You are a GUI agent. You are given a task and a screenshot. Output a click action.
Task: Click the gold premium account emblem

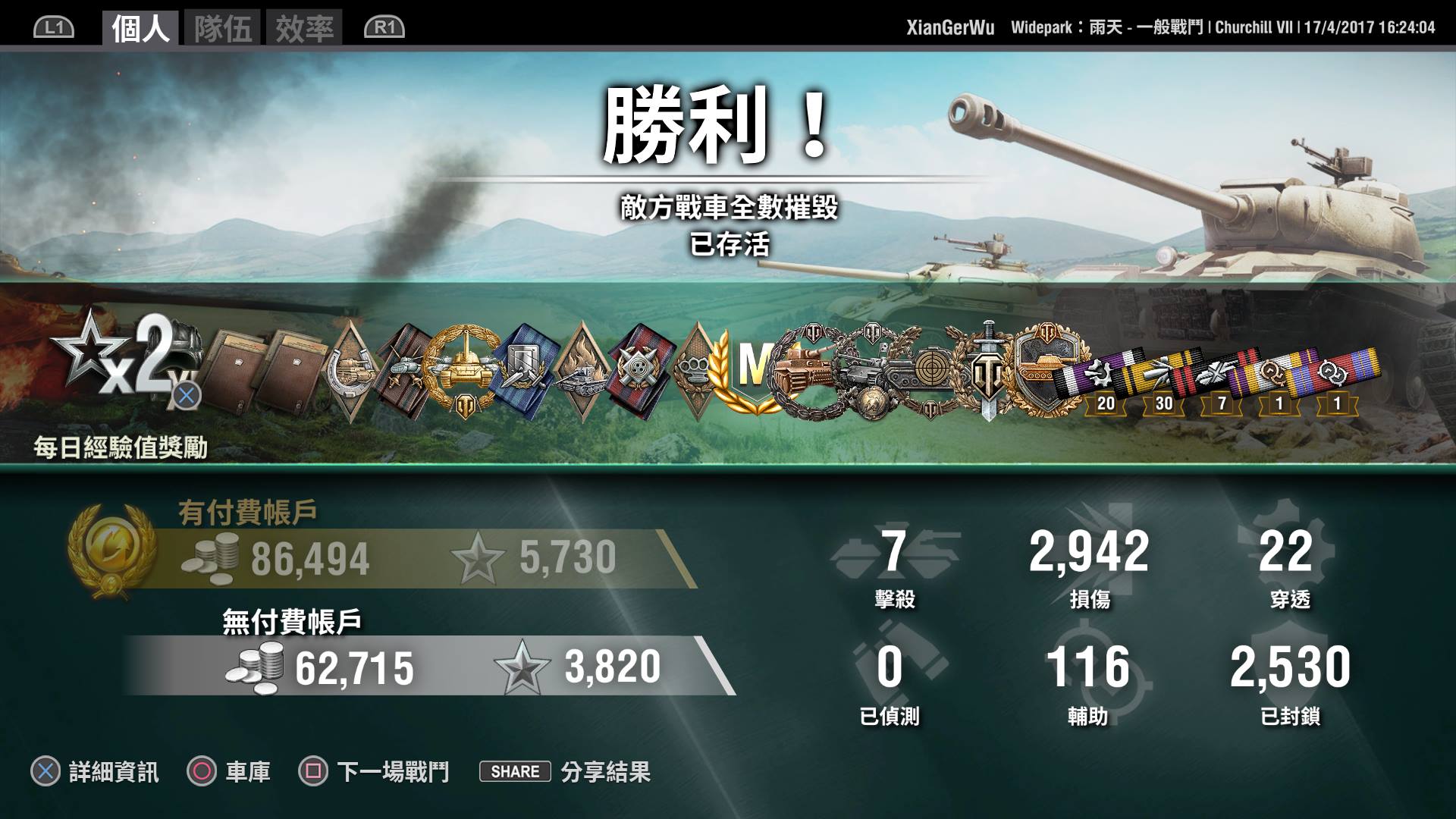[110, 550]
